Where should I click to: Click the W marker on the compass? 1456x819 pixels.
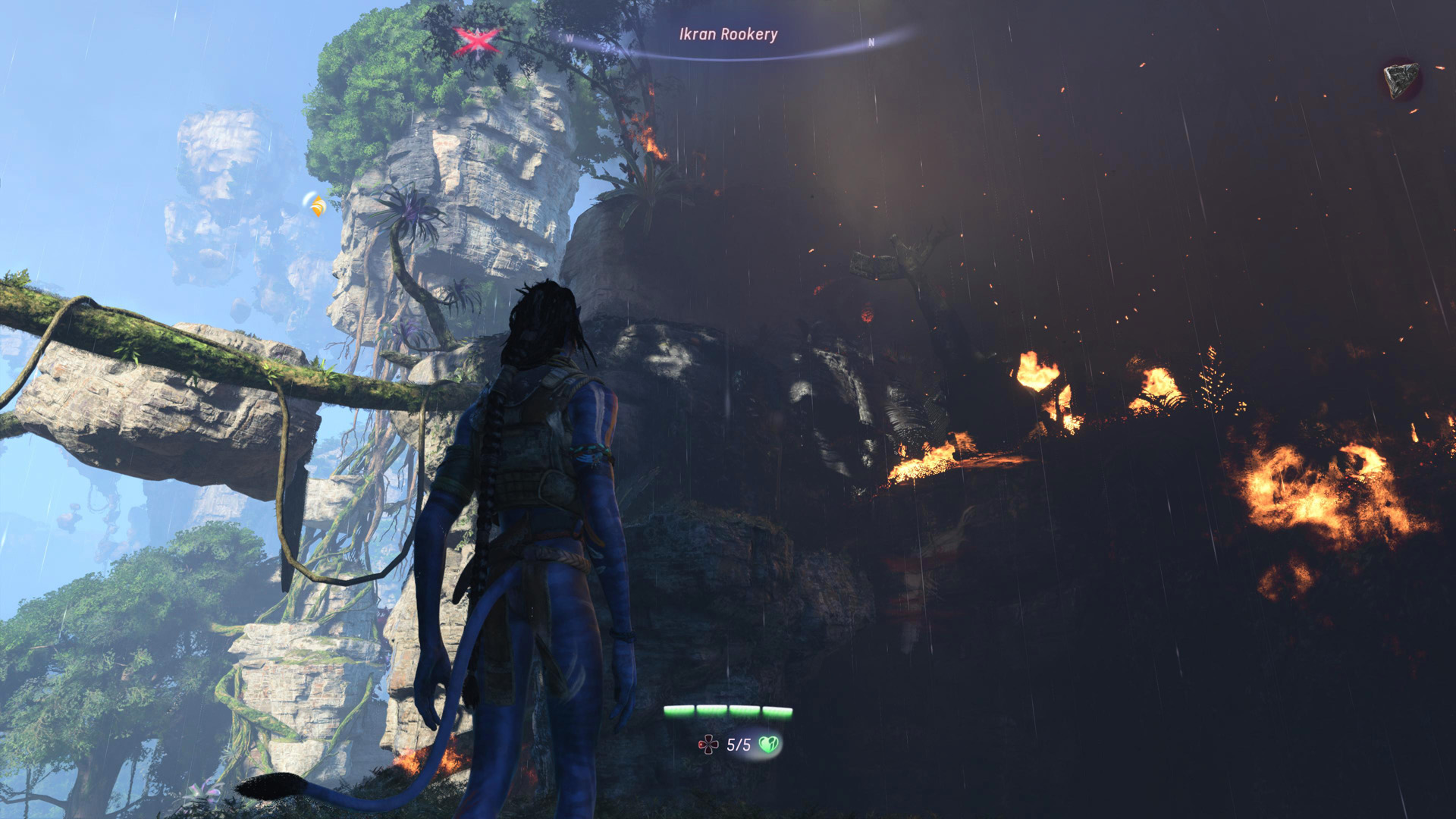point(570,39)
